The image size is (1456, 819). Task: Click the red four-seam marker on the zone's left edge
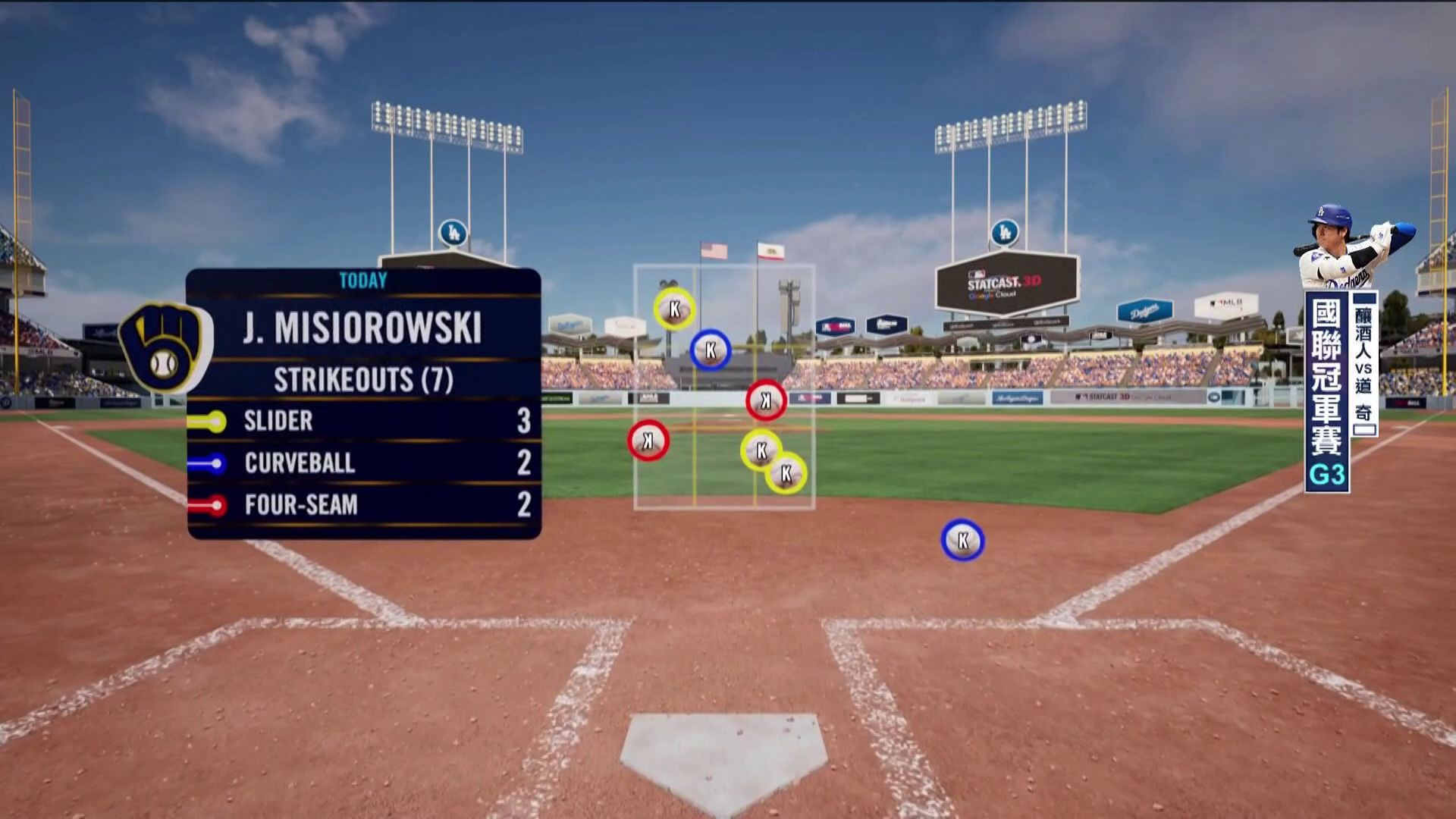point(648,441)
